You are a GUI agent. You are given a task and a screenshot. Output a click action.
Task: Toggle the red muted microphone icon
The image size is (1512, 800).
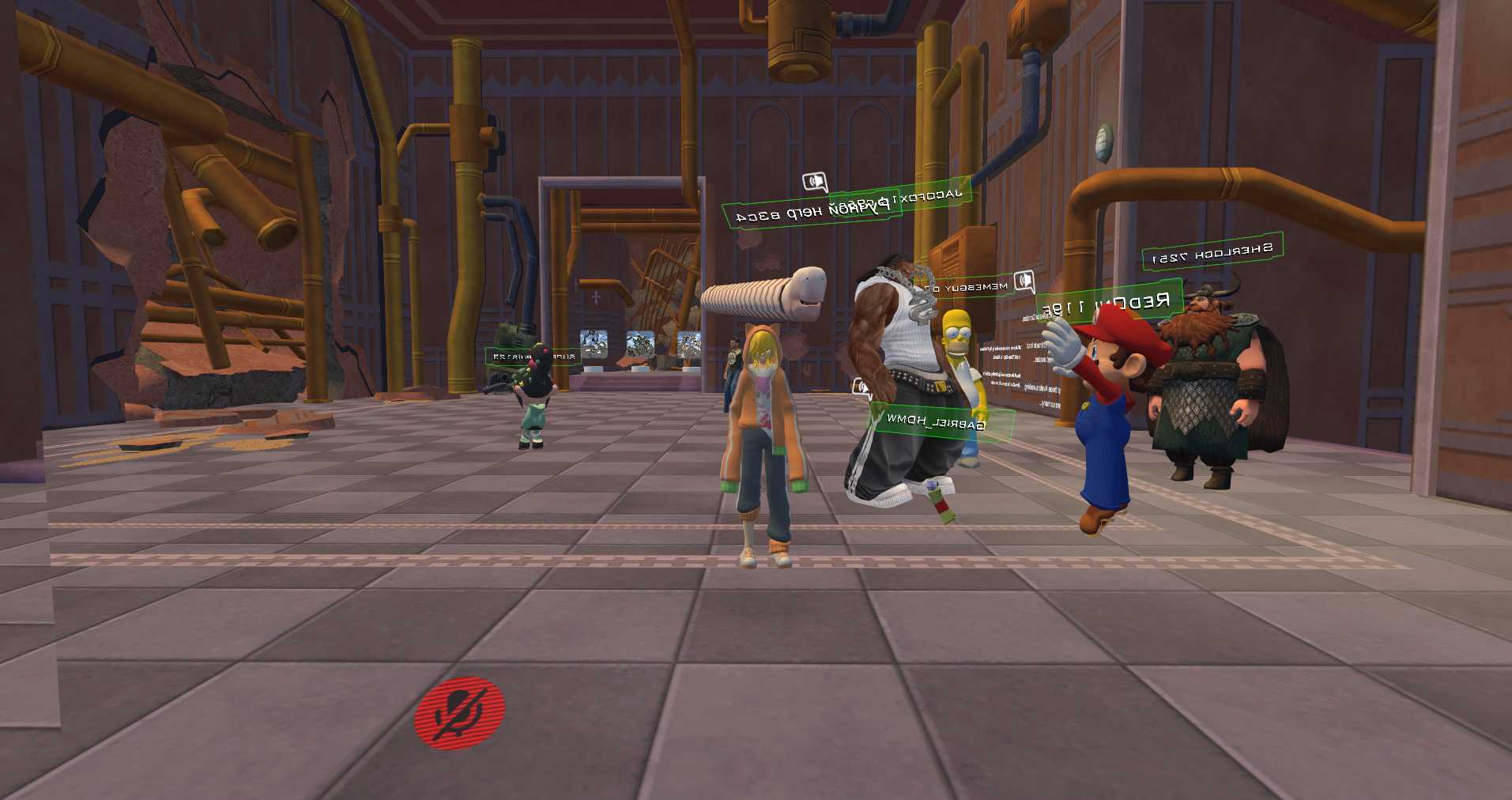coord(459,712)
